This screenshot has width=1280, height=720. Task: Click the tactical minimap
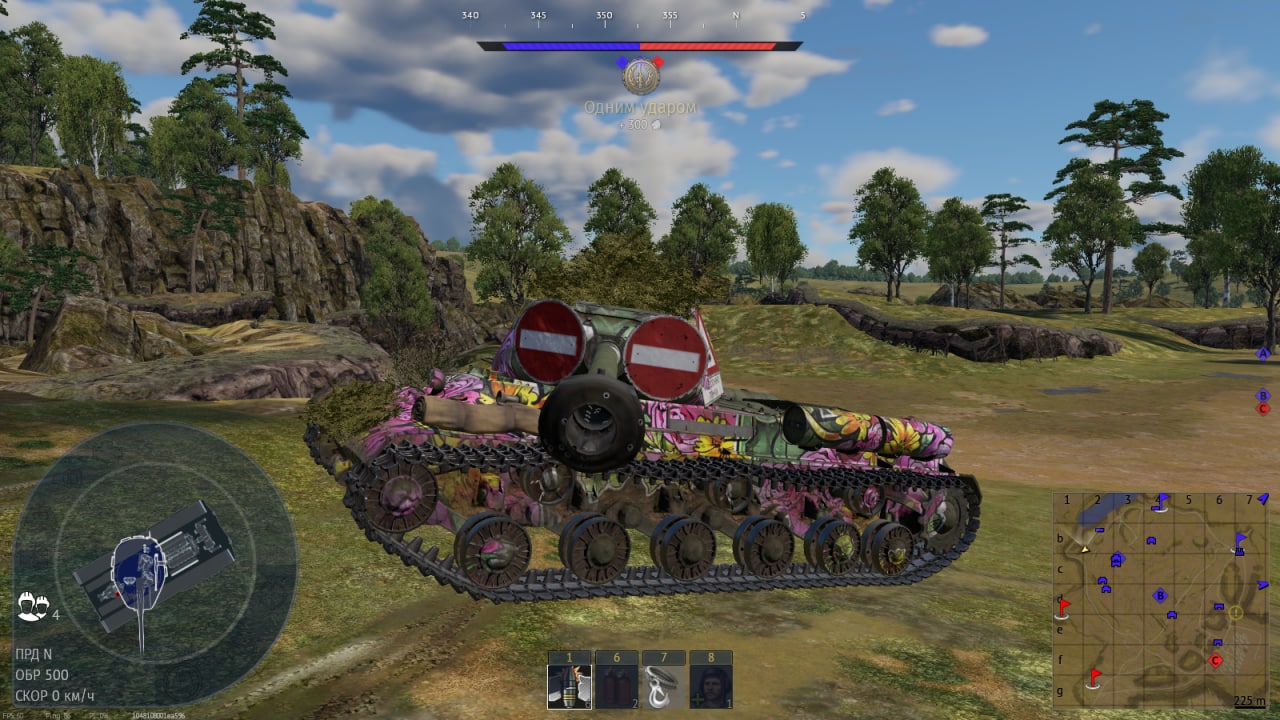click(x=1160, y=600)
